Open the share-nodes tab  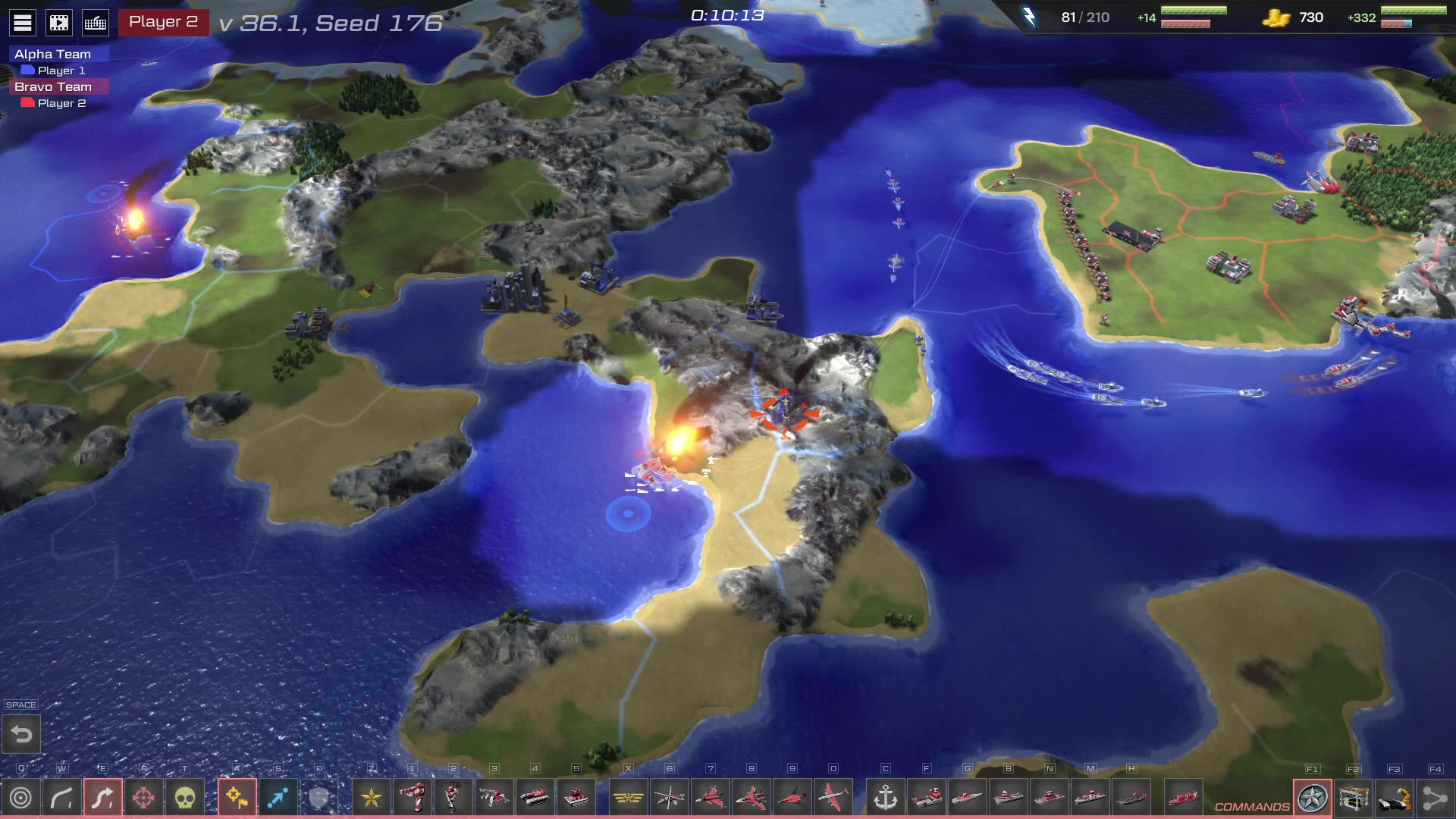click(x=1435, y=798)
